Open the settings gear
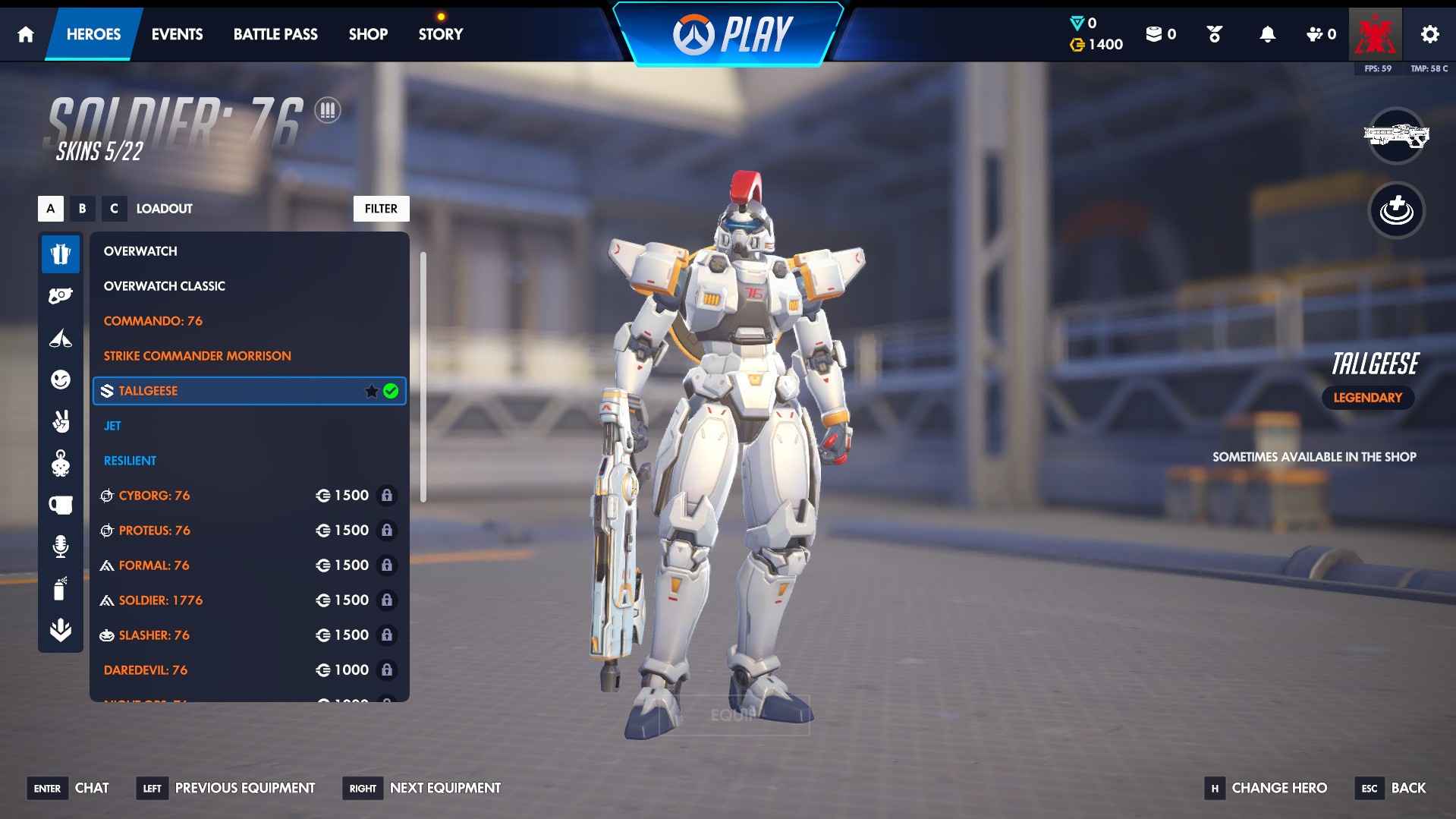Viewport: 1456px width, 819px height. click(1429, 33)
